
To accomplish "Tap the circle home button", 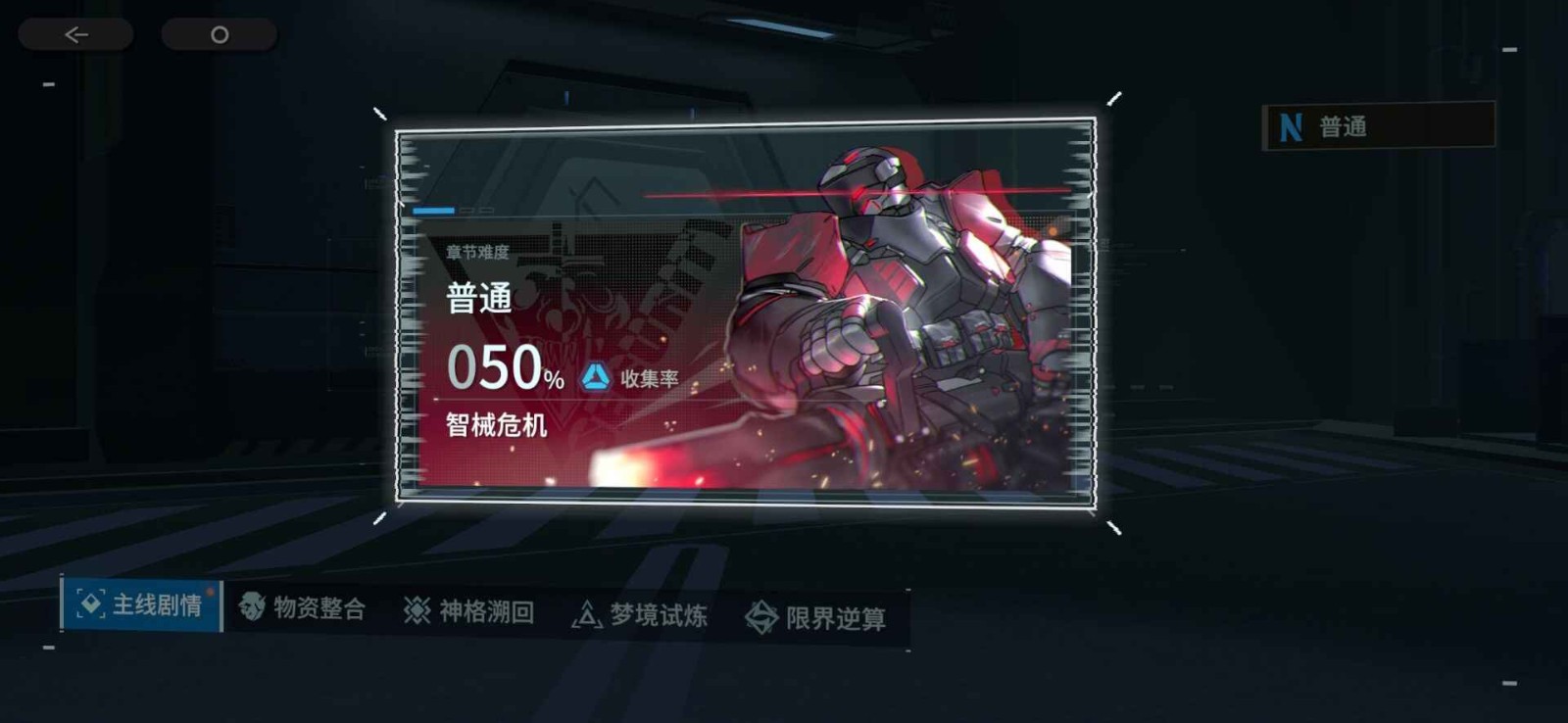I will tap(220, 35).
